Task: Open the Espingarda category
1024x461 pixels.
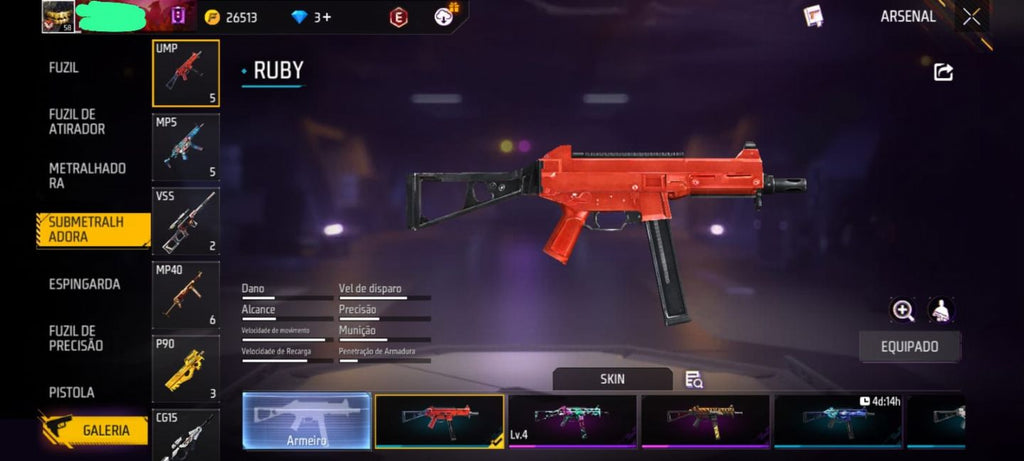Action: tap(84, 284)
